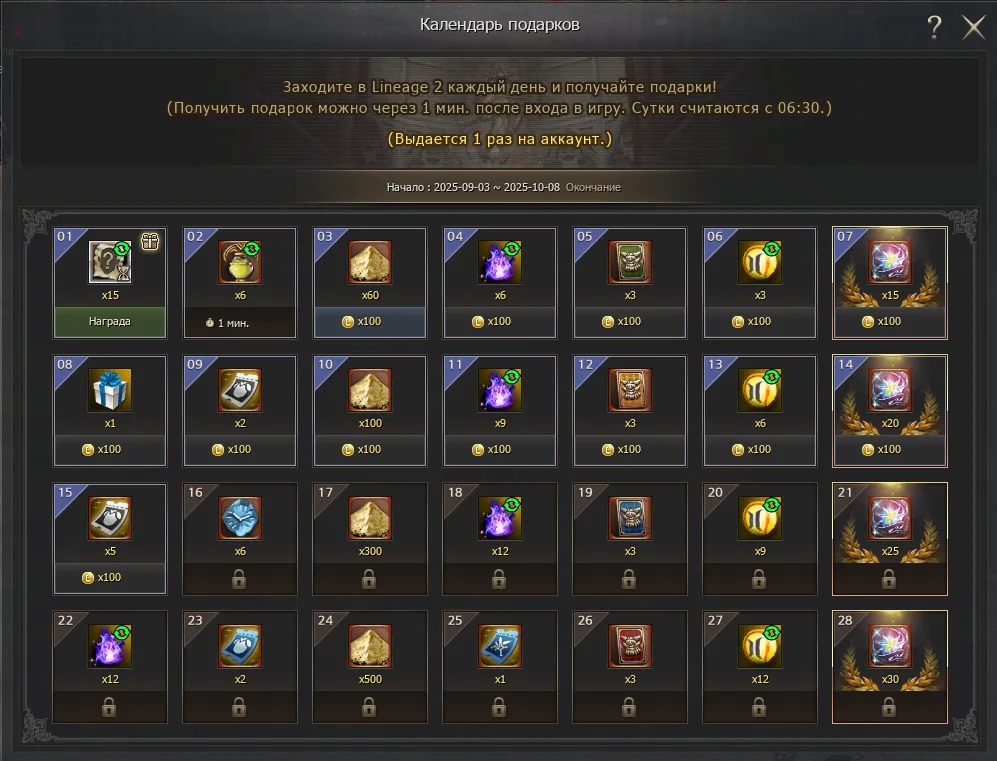The image size is (997, 761).
Task: Select the day 08 blue gift box
Action: click(x=110, y=390)
